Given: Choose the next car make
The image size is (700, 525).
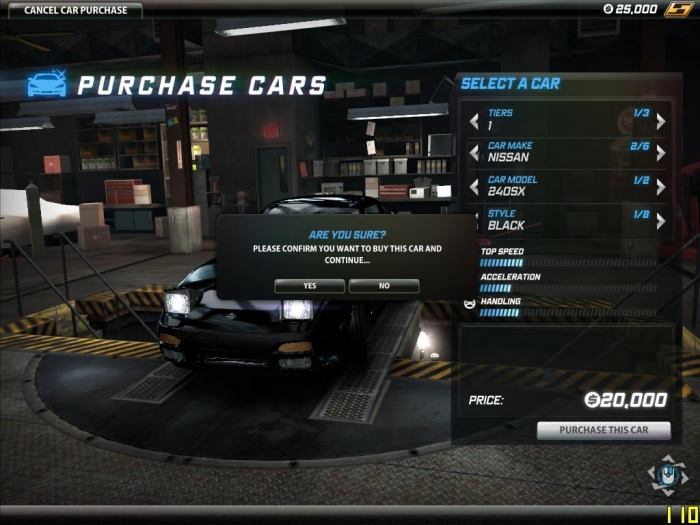Looking at the screenshot, I should point(660,153).
